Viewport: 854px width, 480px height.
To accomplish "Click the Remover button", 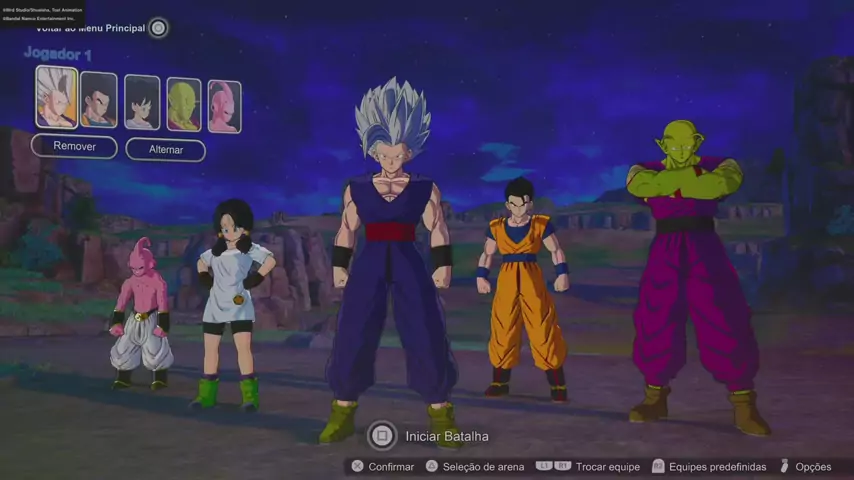I will [74, 147].
